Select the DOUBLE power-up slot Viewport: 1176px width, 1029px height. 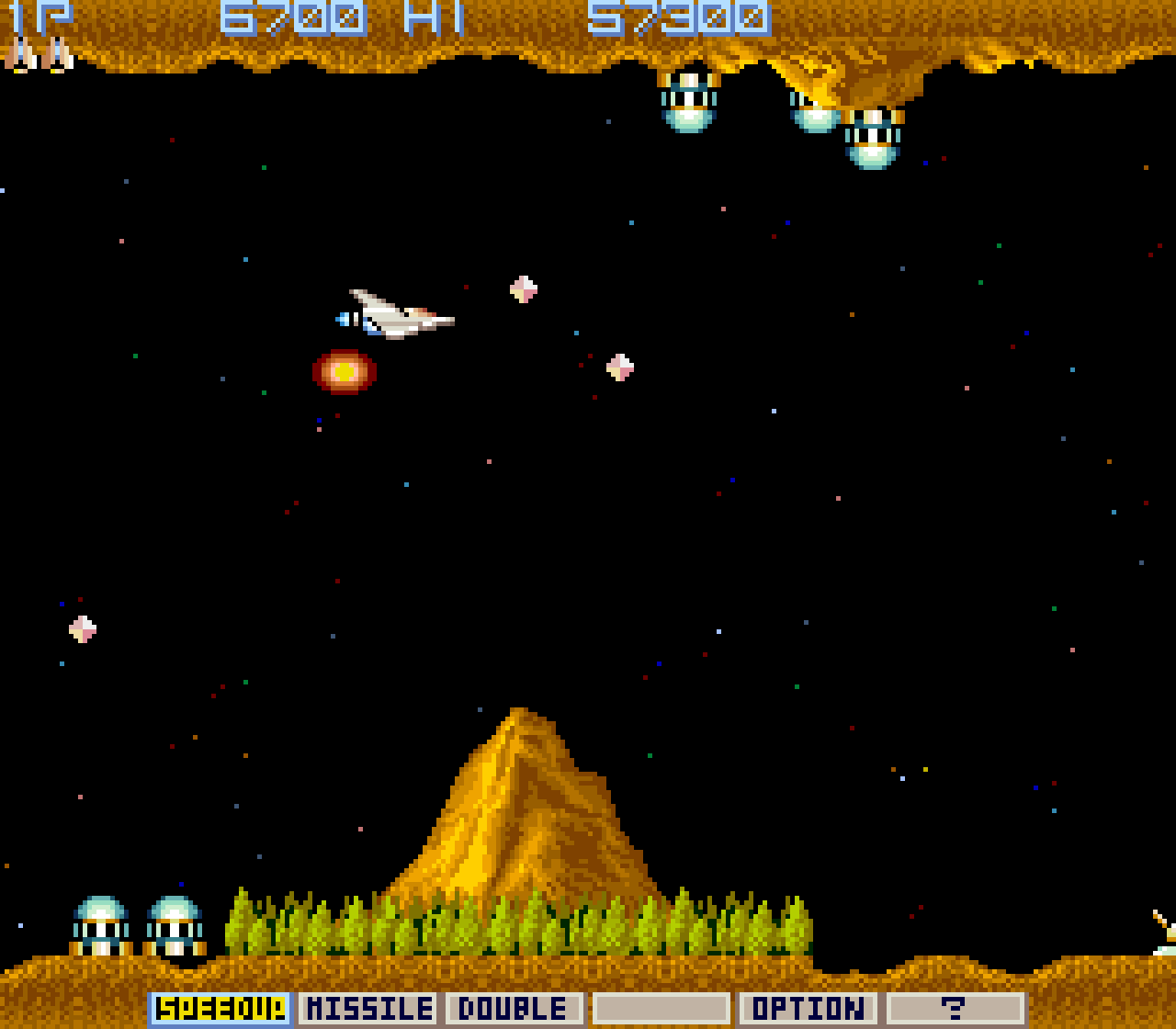[514, 1009]
